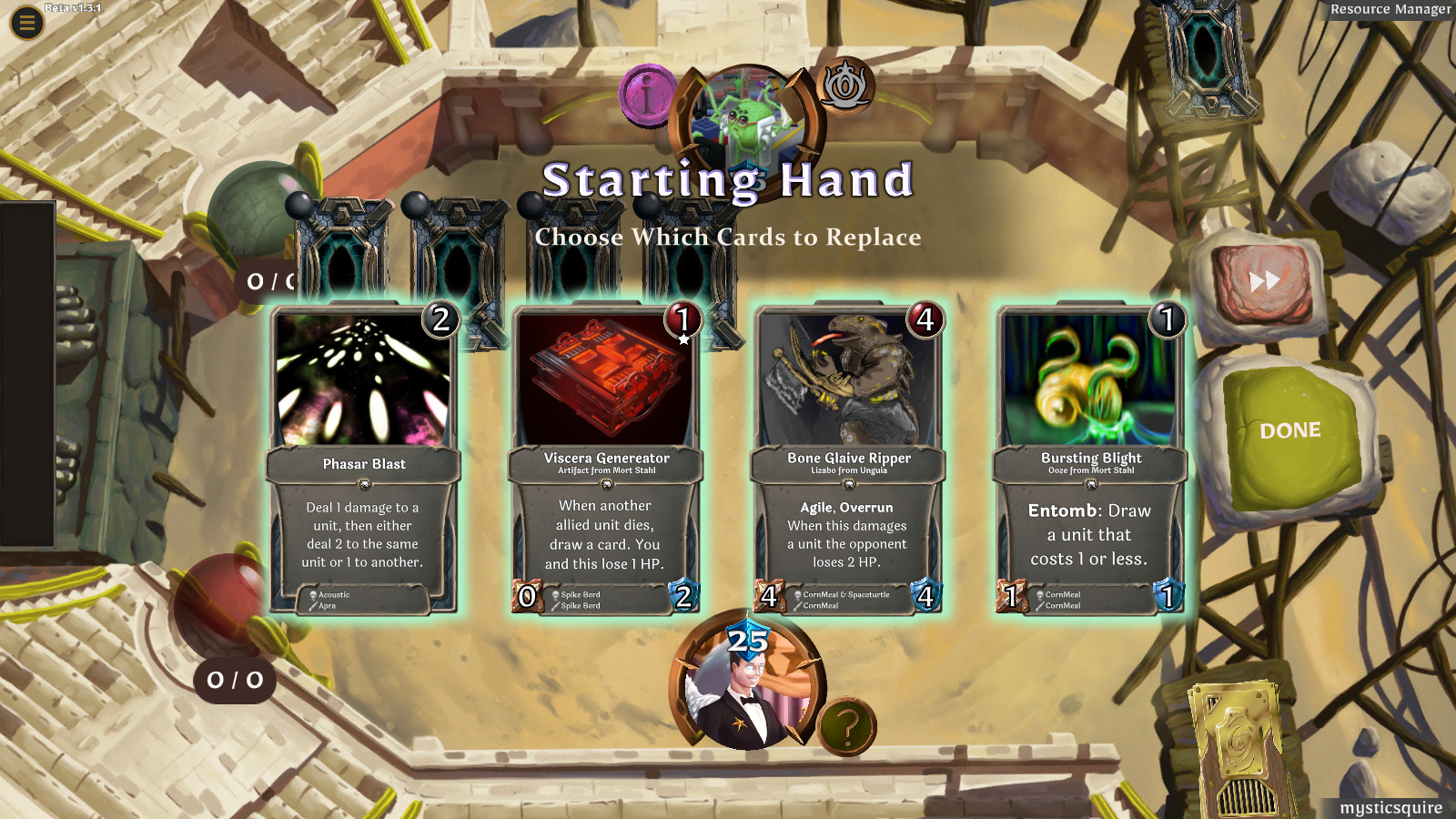Click the fast-forward skip icon
The width and height of the screenshot is (1456, 819).
pos(1265,278)
